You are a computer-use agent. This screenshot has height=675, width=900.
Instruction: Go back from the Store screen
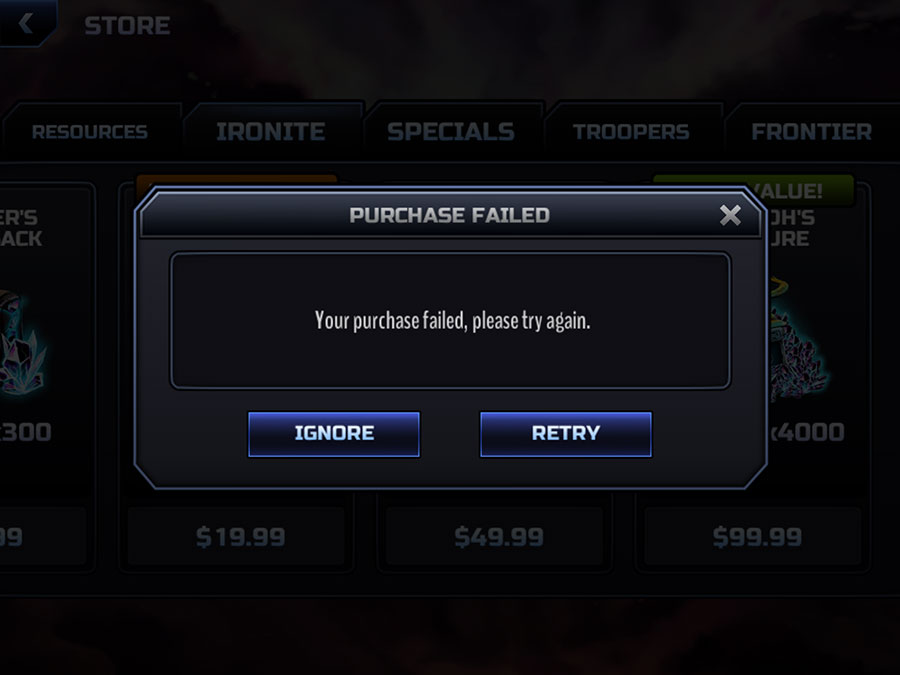coord(27,24)
